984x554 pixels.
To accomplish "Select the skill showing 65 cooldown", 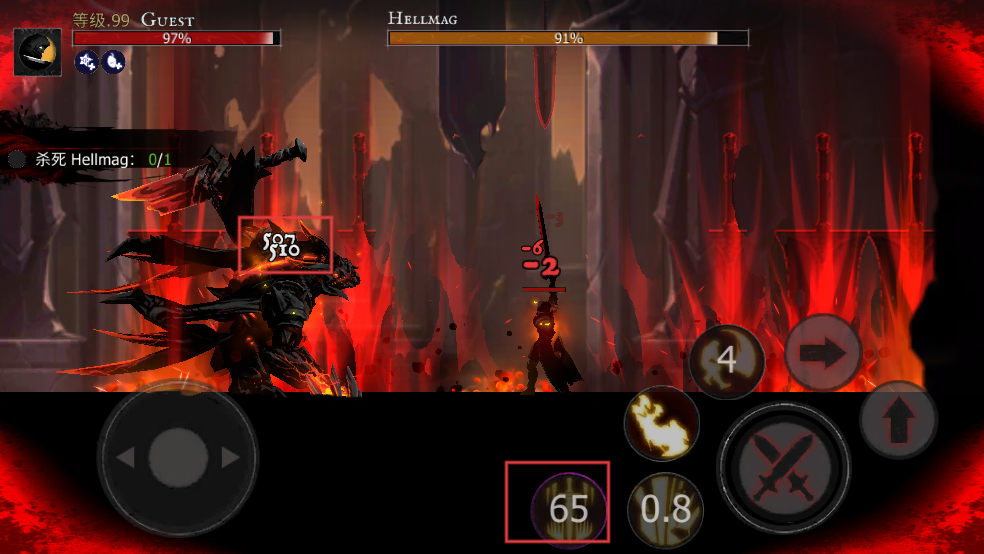I will (569, 508).
